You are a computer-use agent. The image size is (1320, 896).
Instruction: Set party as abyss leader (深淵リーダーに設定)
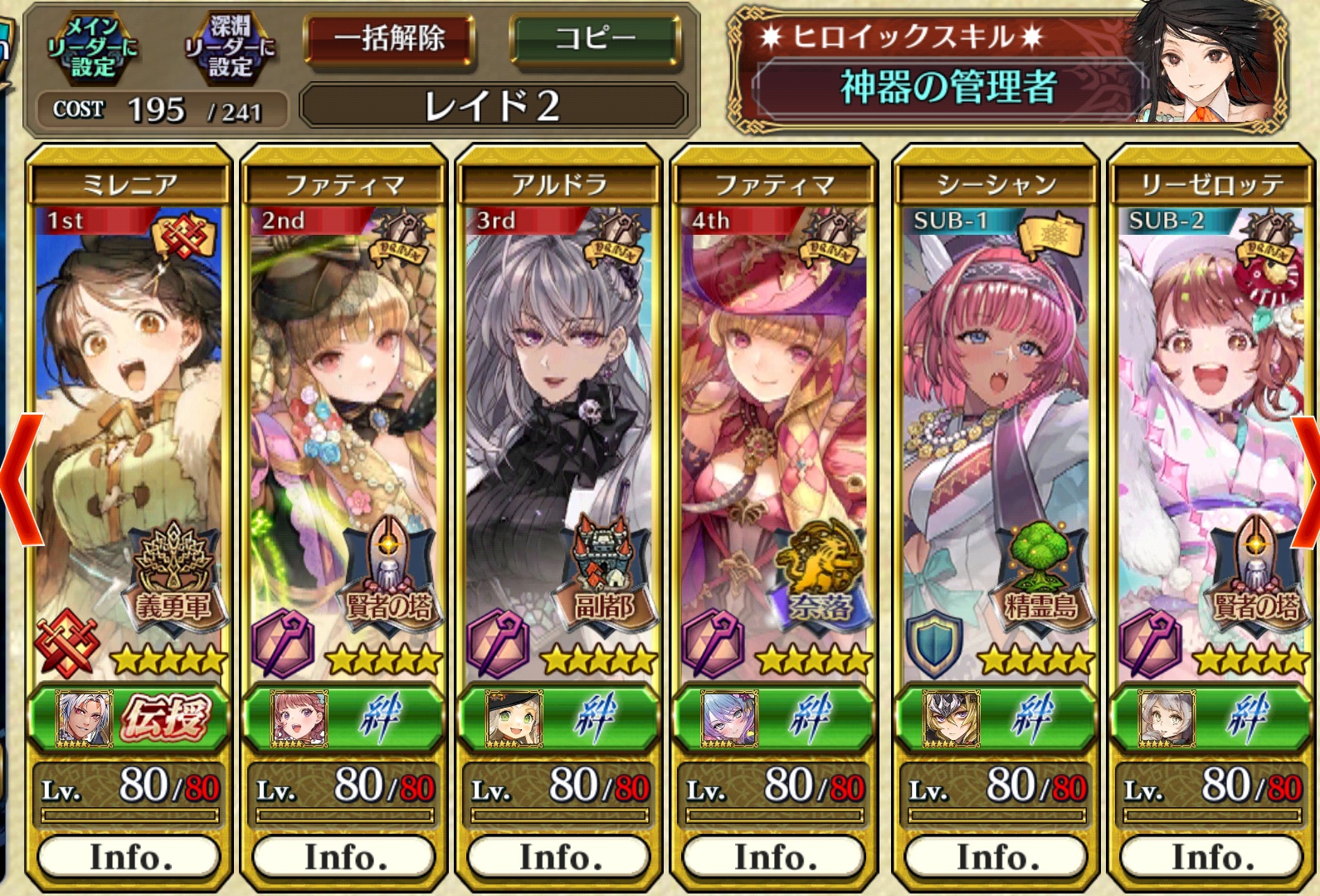(x=228, y=48)
